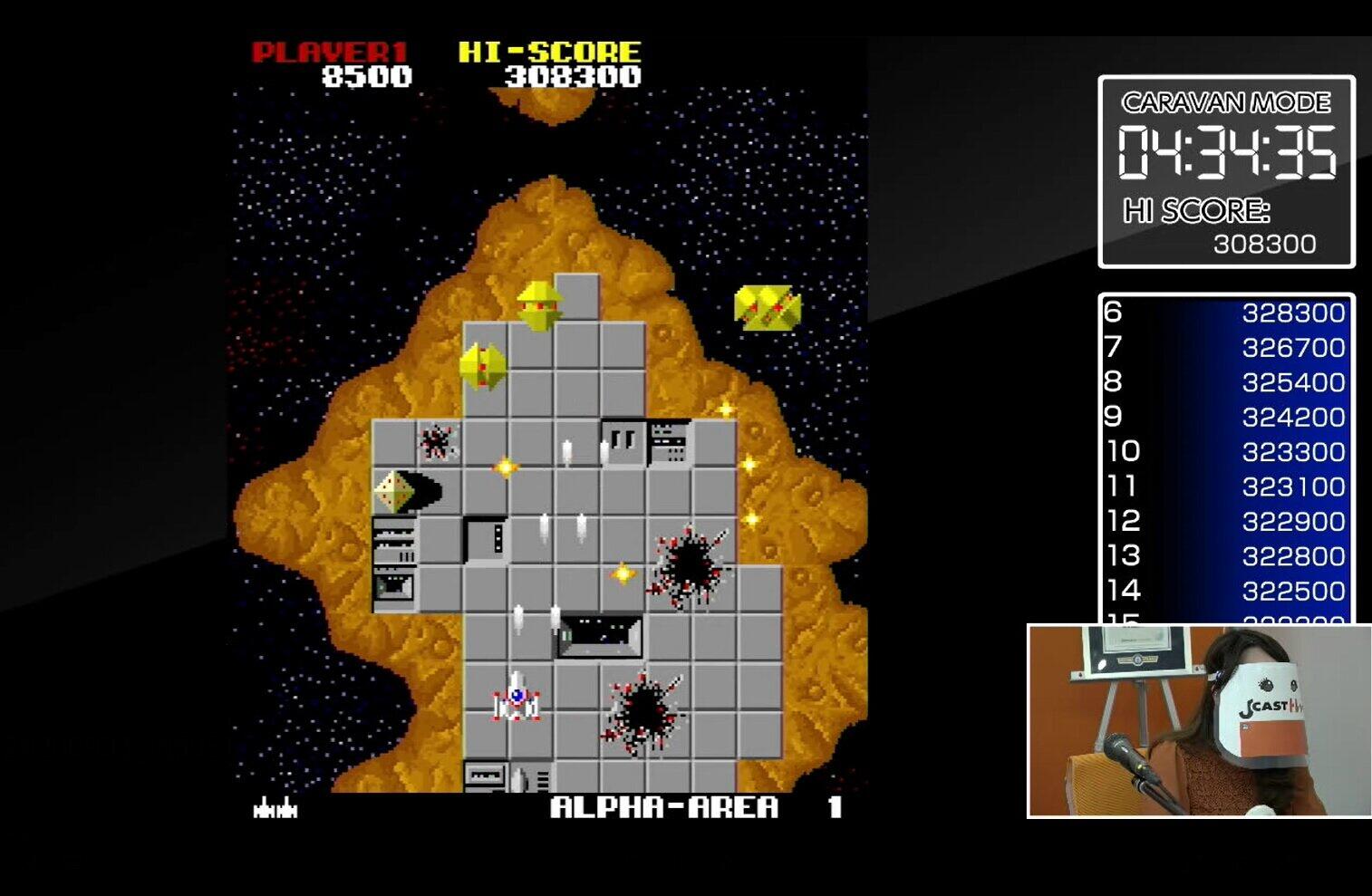The width and height of the screenshot is (1372, 896).
Task: Select the rank 6 leaderboard row
Action: pyautogui.click(x=1225, y=313)
